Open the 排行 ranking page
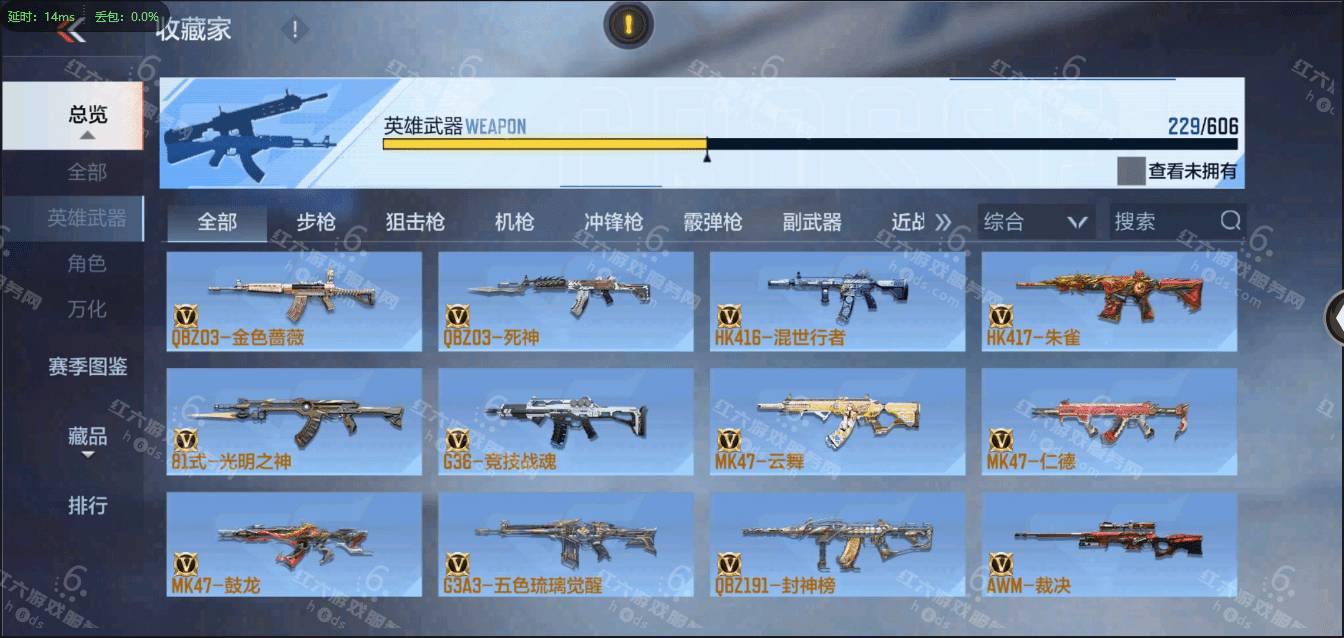The image size is (1344, 638). (87, 506)
